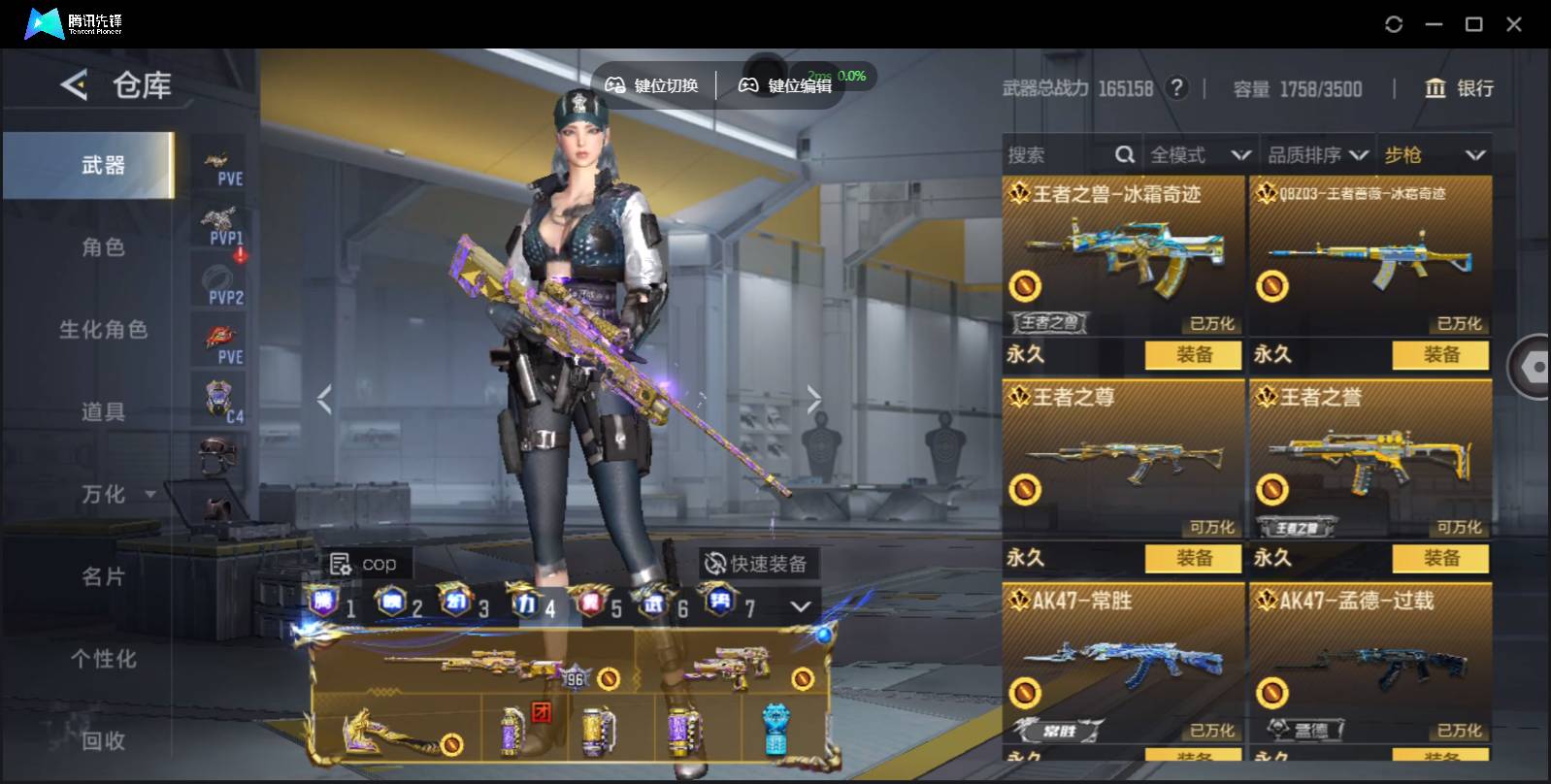1551x784 pixels.
Task: Close the Tencent Pioneer window
Action: click(1513, 24)
